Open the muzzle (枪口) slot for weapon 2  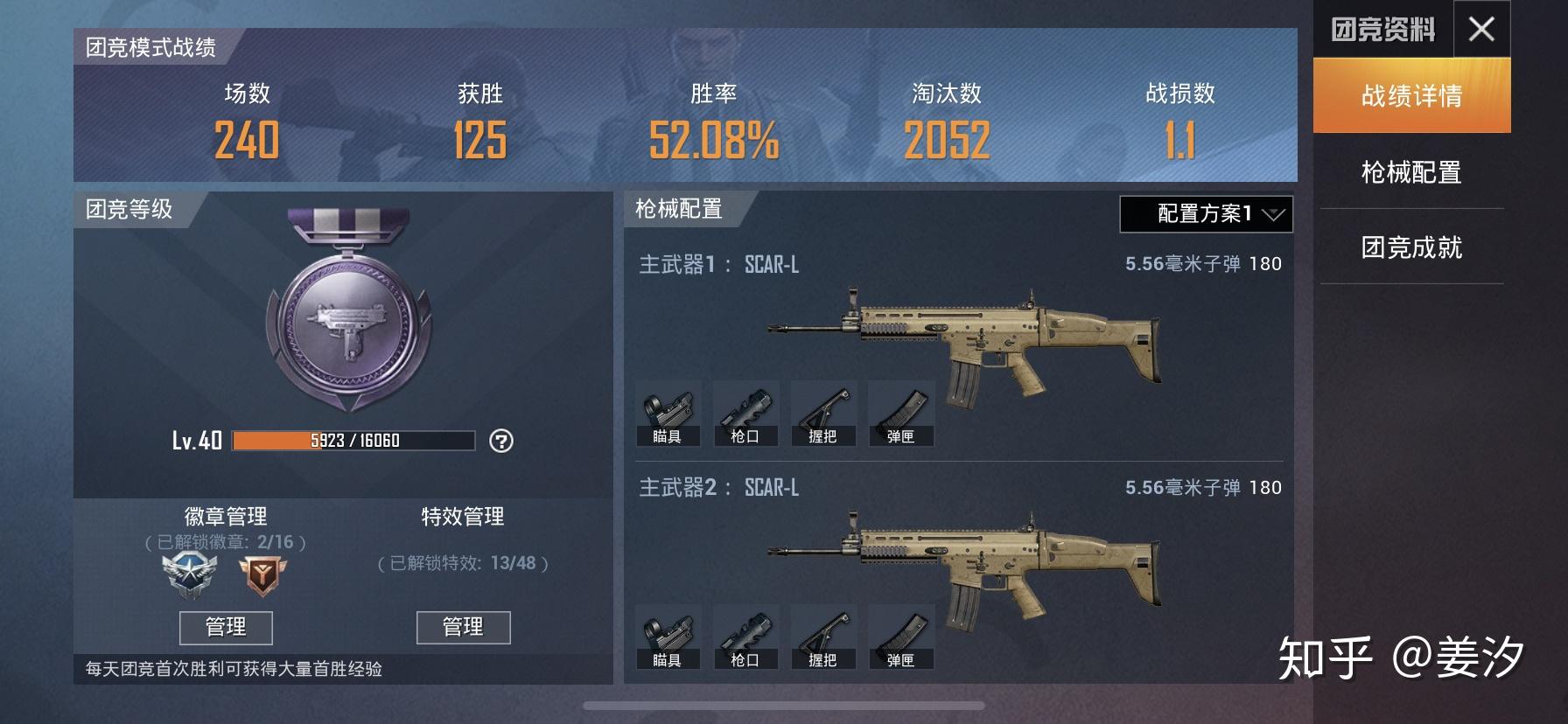coord(748,636)
